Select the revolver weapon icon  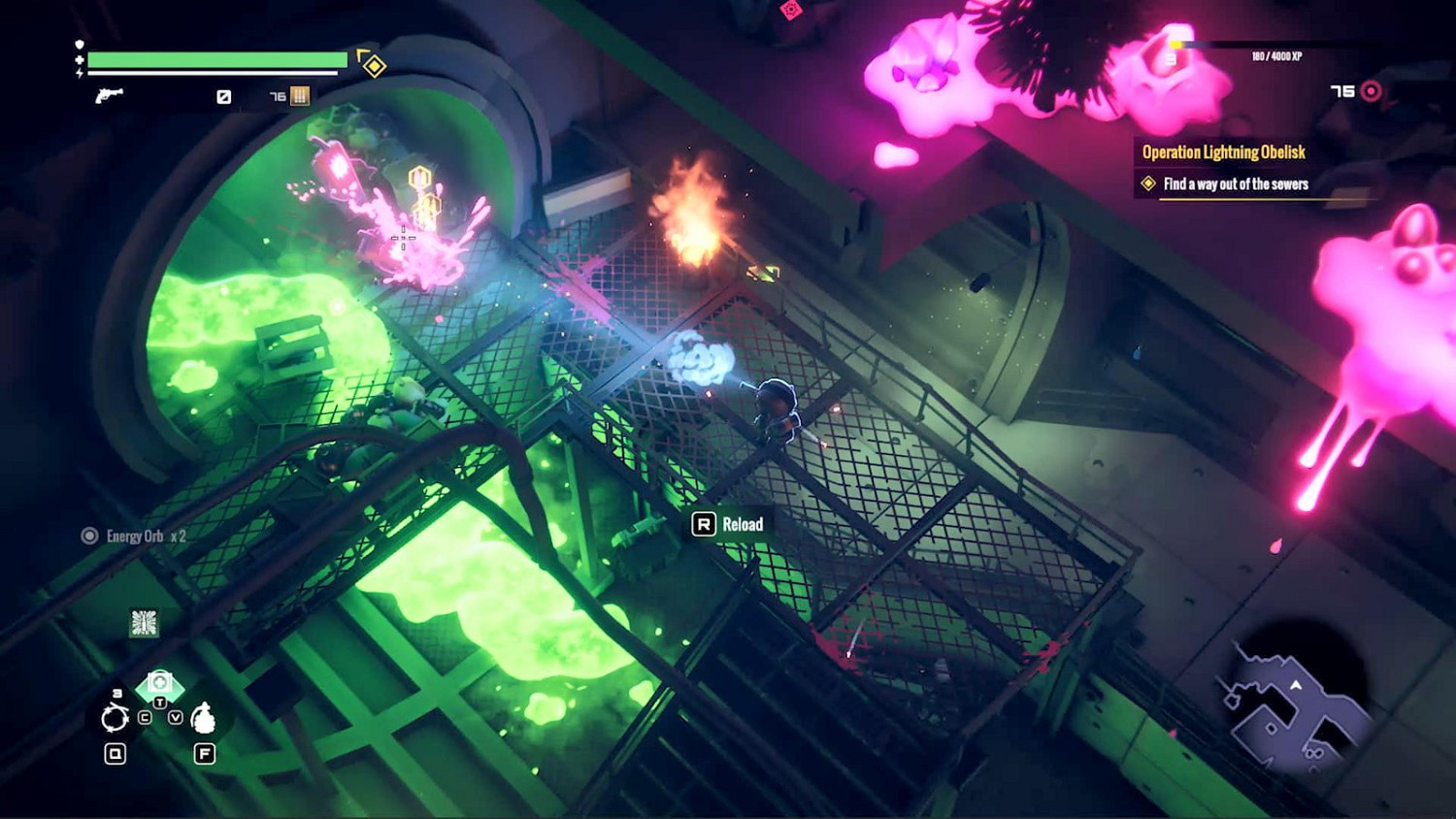[109, 95]
